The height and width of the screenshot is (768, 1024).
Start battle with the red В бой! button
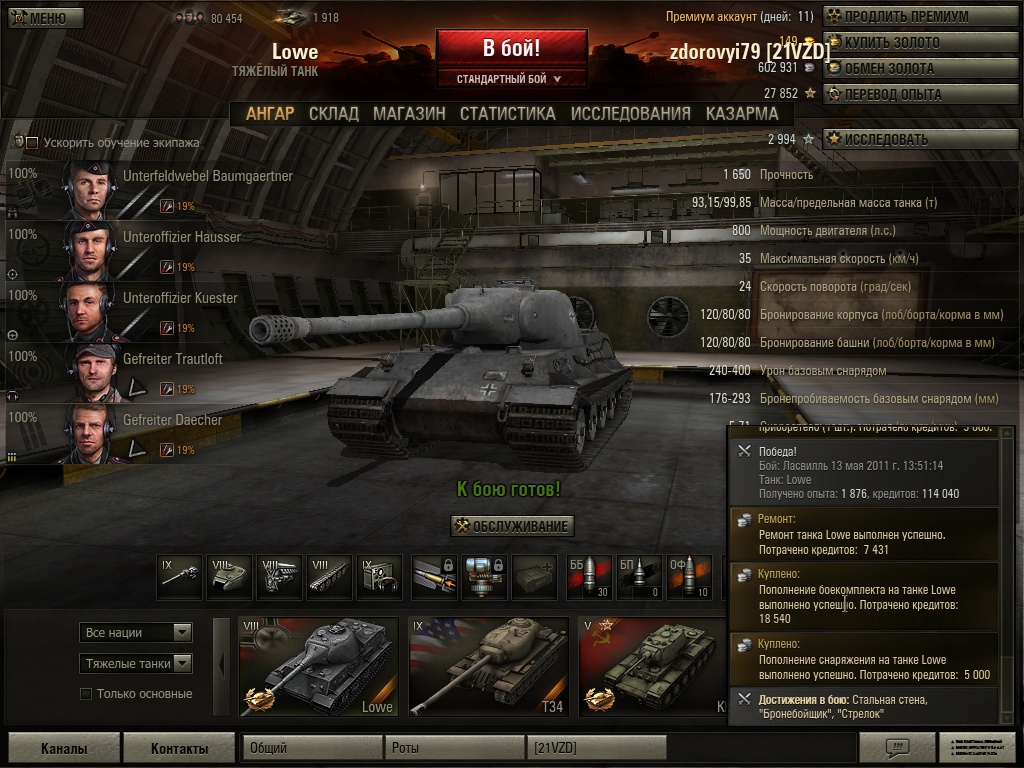(511, 48)
